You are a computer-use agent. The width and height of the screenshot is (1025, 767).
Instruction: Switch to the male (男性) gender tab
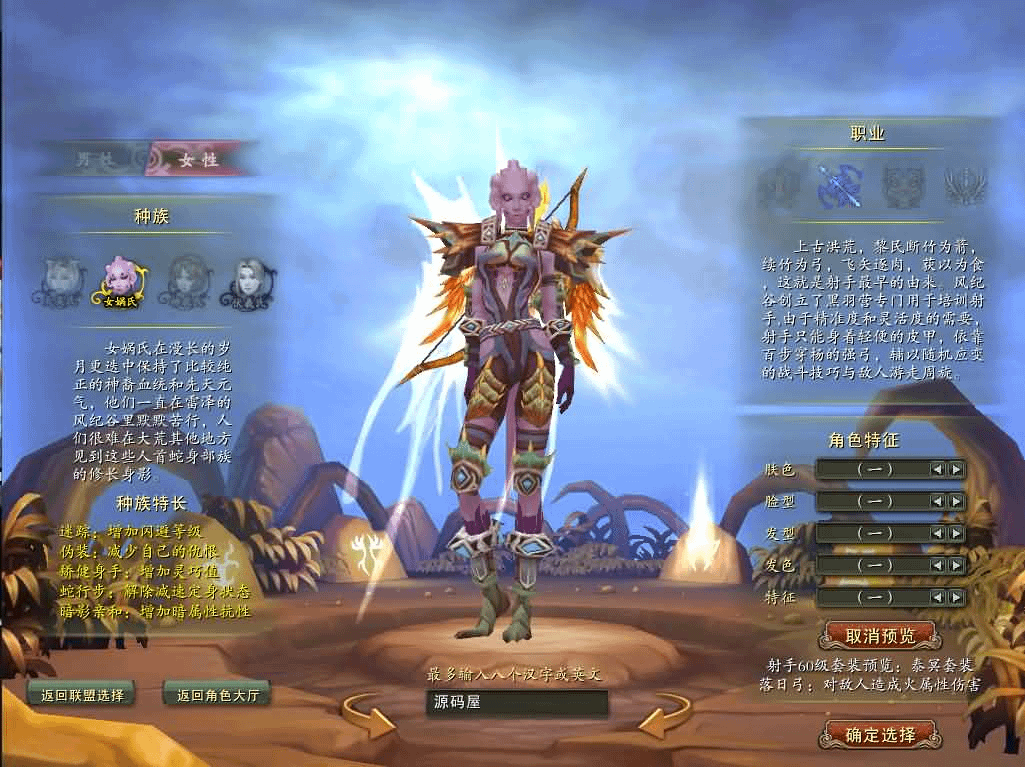click(x=97, y=159)
